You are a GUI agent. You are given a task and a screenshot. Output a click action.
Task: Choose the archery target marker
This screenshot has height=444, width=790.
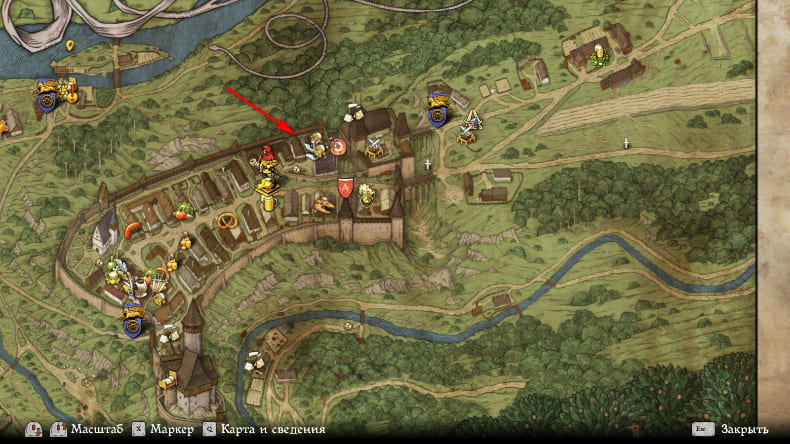[339, 148]
